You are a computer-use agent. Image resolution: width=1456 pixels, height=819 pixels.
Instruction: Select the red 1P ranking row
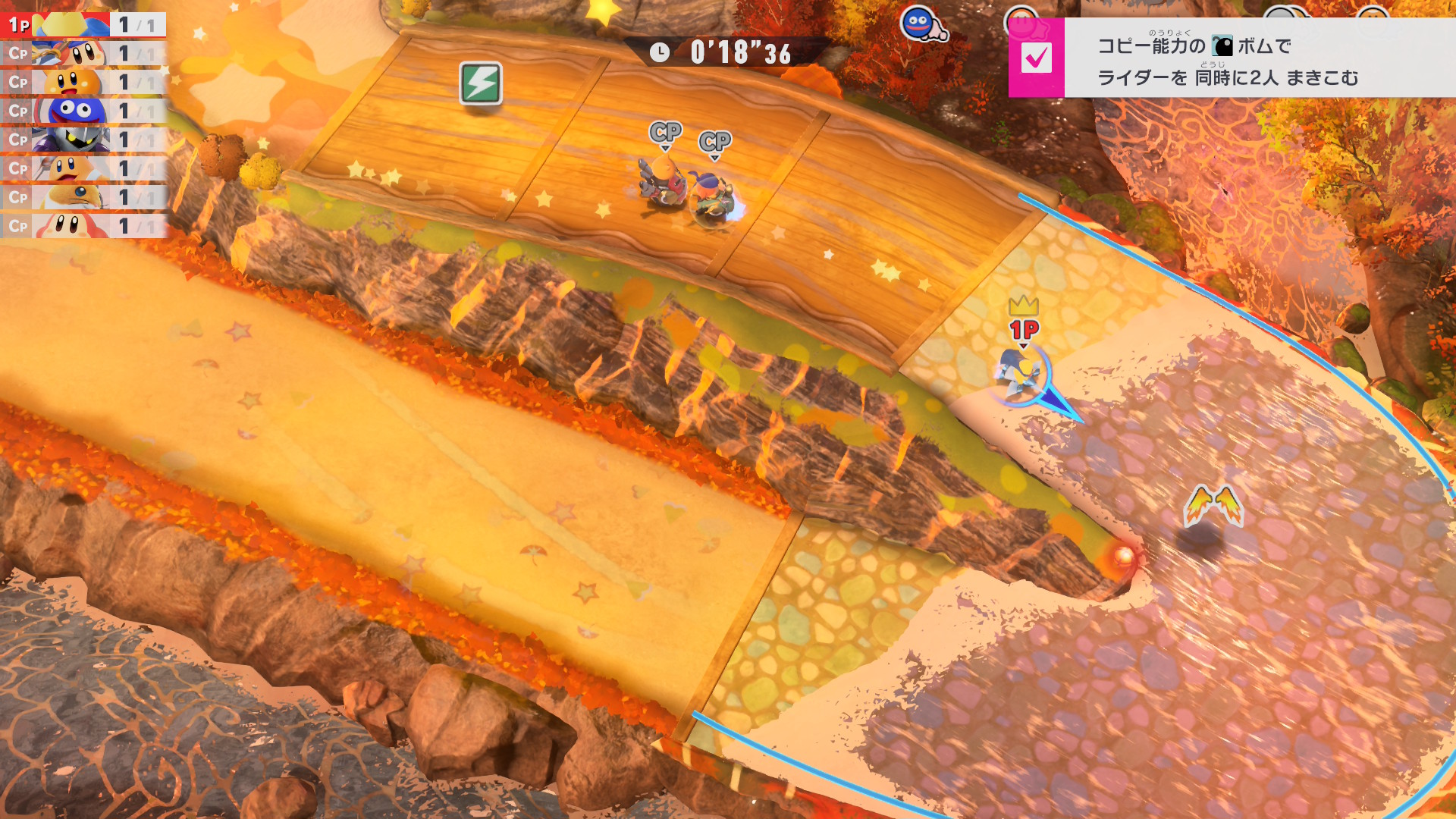tap(83, 25)
